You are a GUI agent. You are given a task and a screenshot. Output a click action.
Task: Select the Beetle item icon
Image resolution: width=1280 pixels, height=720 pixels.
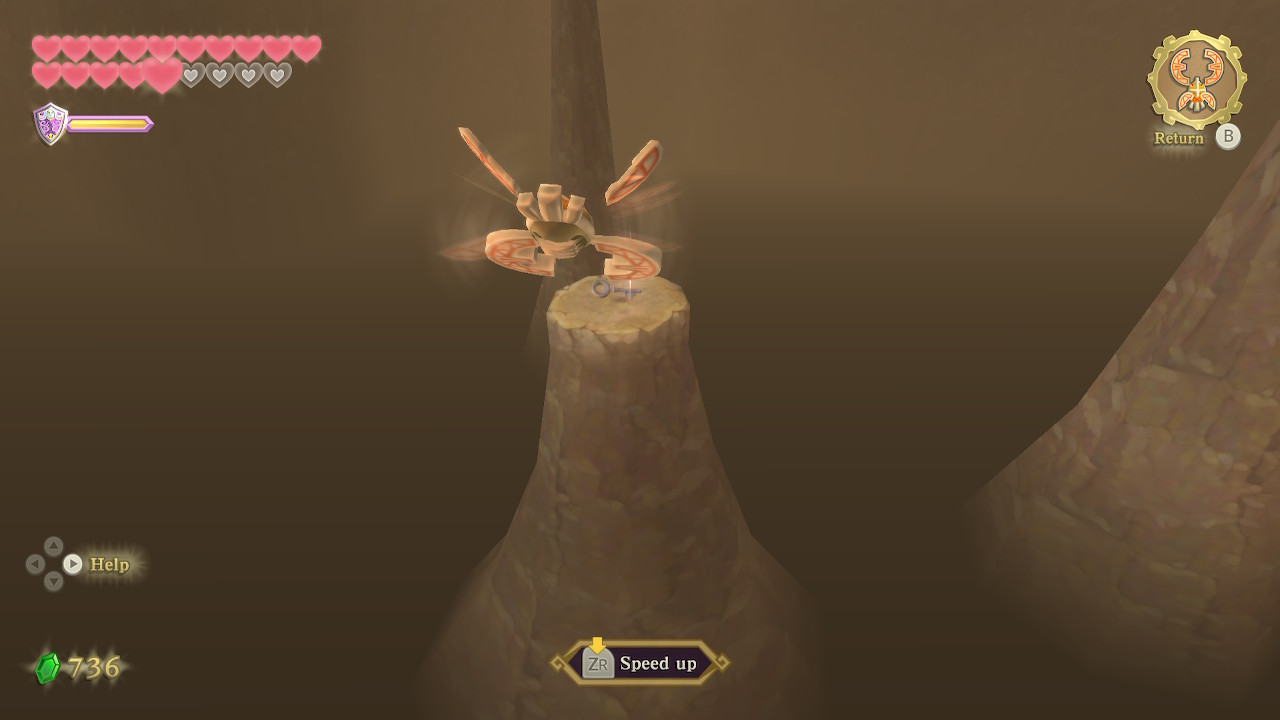pyautogui.click(x=1197, y=80)
